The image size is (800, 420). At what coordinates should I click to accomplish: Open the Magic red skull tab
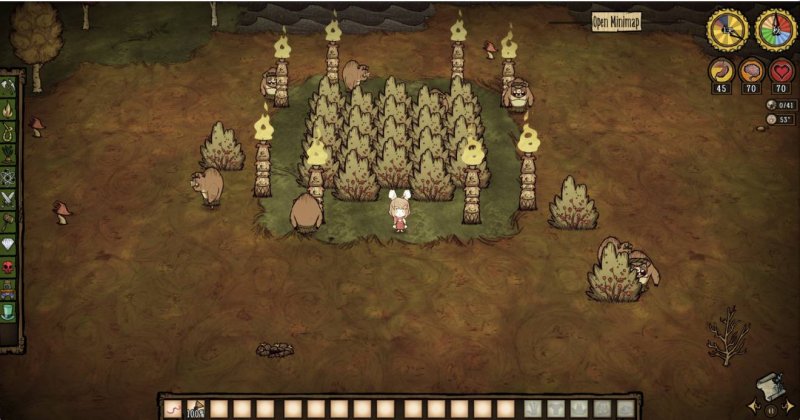tap(10, 266)
